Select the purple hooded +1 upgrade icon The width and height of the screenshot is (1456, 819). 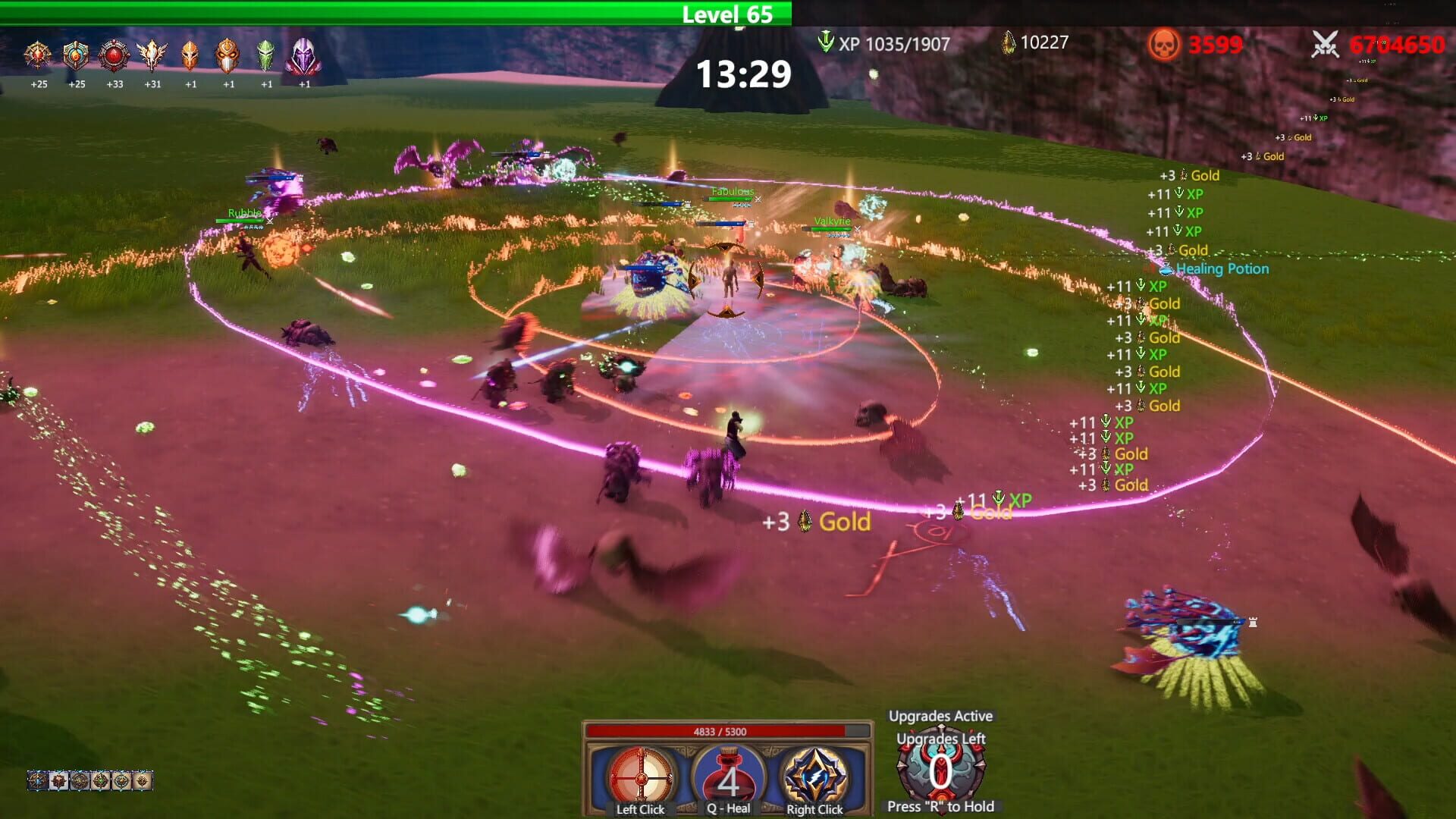point(303,57)
